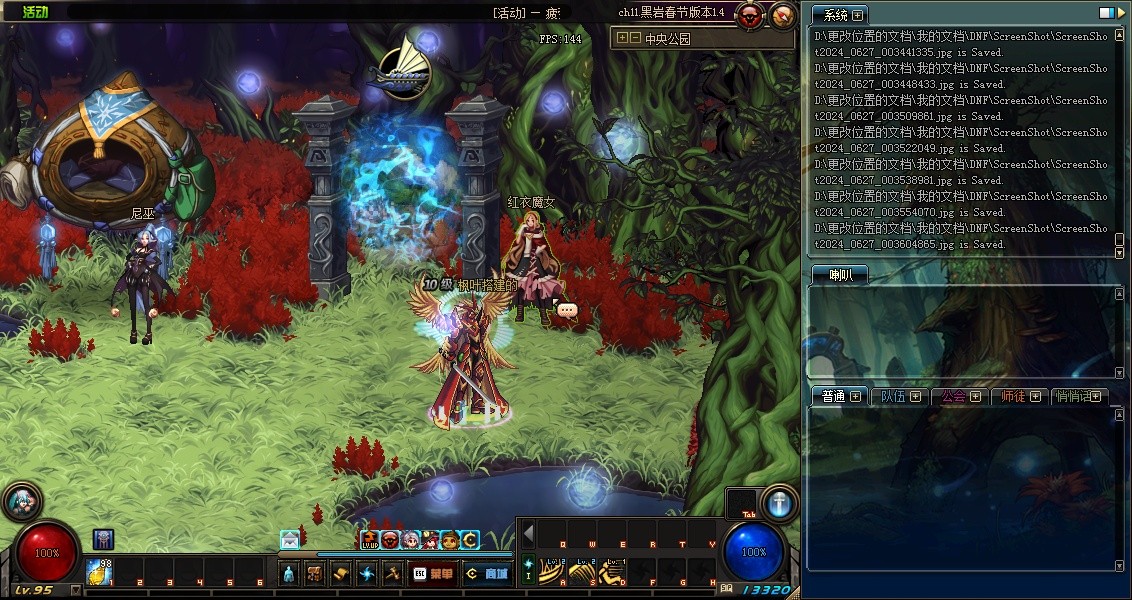Open the compass icon beside demon face
This screenshot has height=600, width=1132.
[x=783, y=15]
